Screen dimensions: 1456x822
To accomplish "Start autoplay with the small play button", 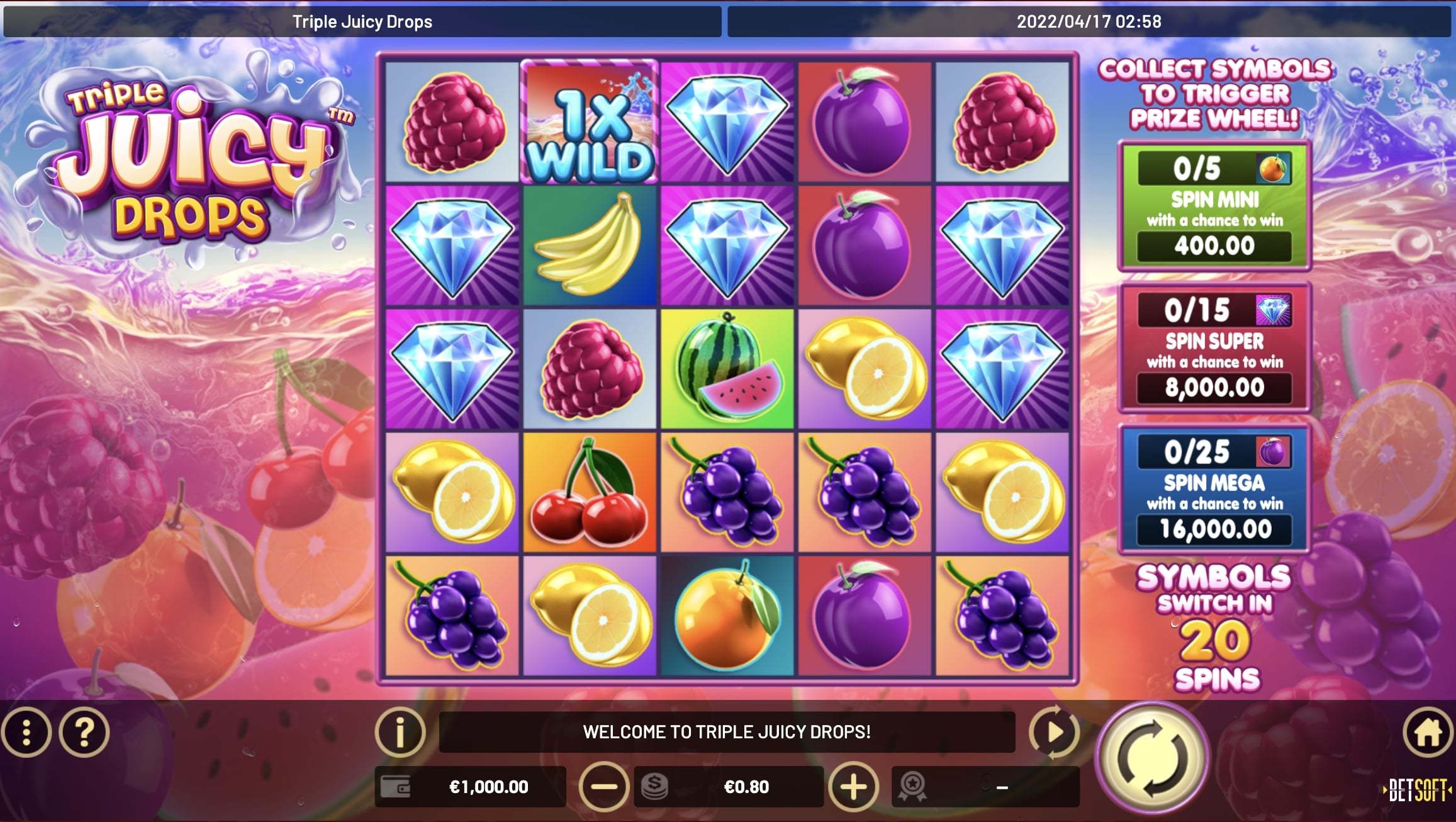I will coord(1054,732).
